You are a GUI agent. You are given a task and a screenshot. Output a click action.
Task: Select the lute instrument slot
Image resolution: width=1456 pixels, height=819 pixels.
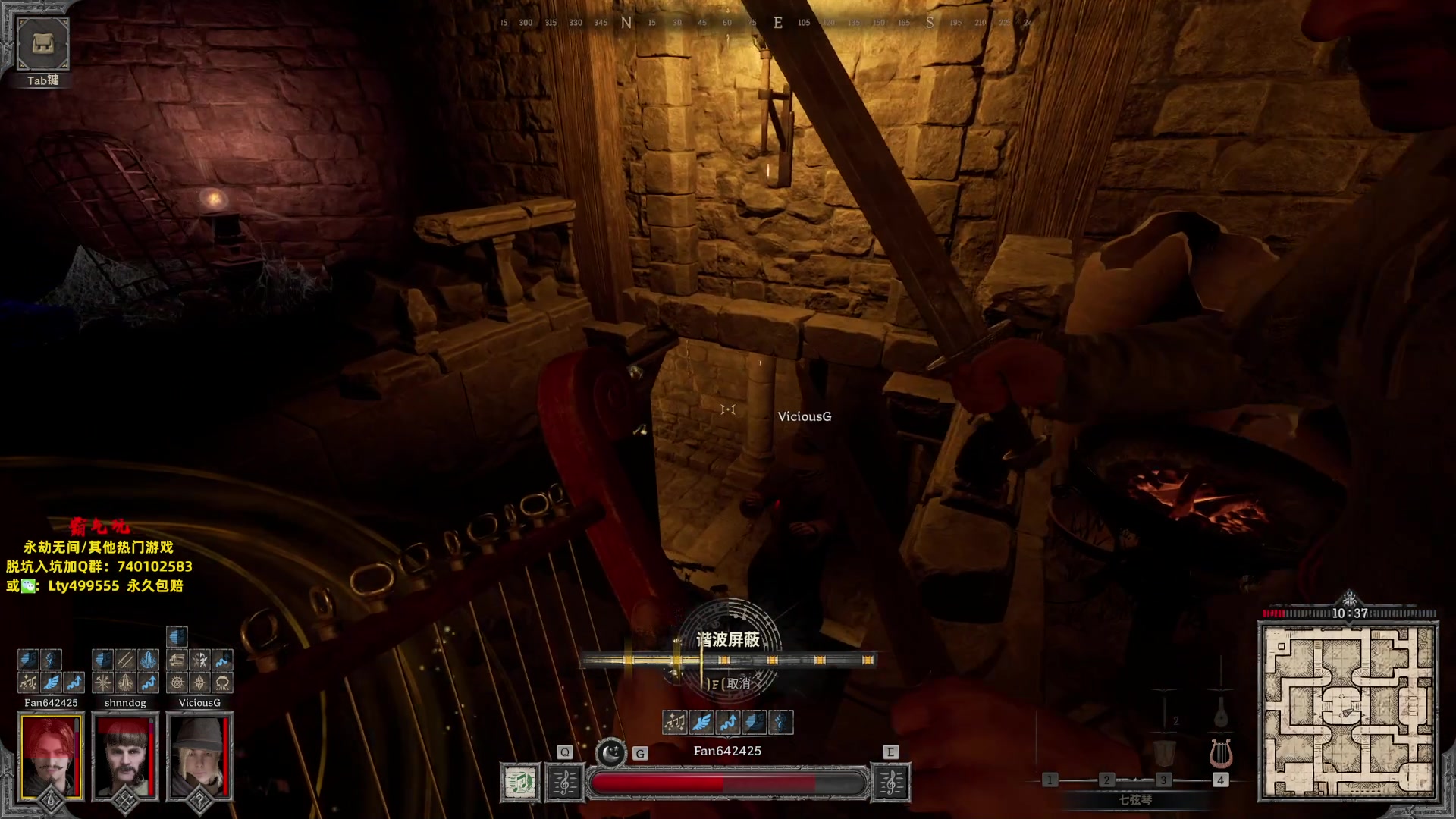[1220, 713]
